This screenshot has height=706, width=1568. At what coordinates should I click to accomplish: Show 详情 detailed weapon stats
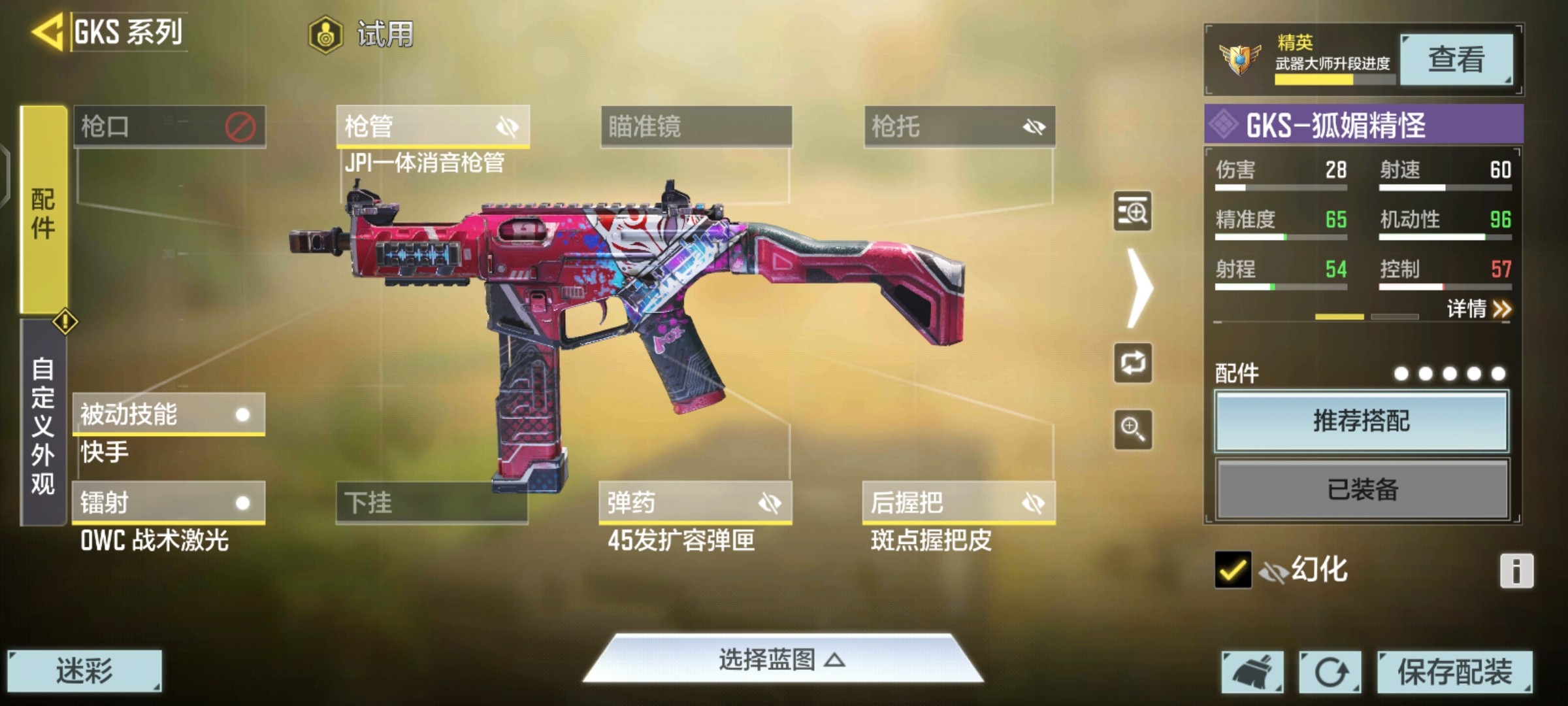pyautogui.click(x=1478, y=309)
